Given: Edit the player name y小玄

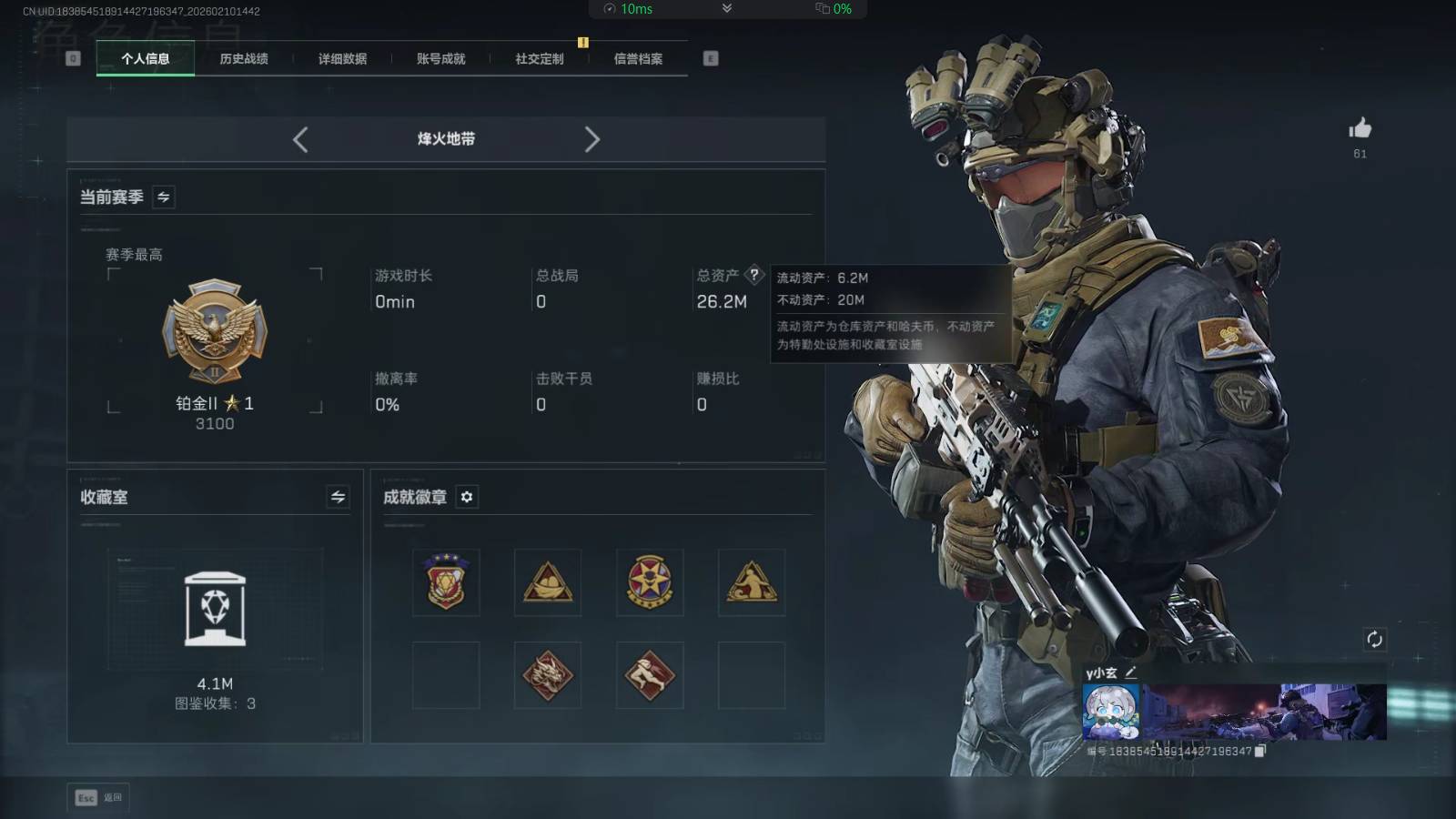Looking at the screenshot, I should click(x=1131, y=672).
